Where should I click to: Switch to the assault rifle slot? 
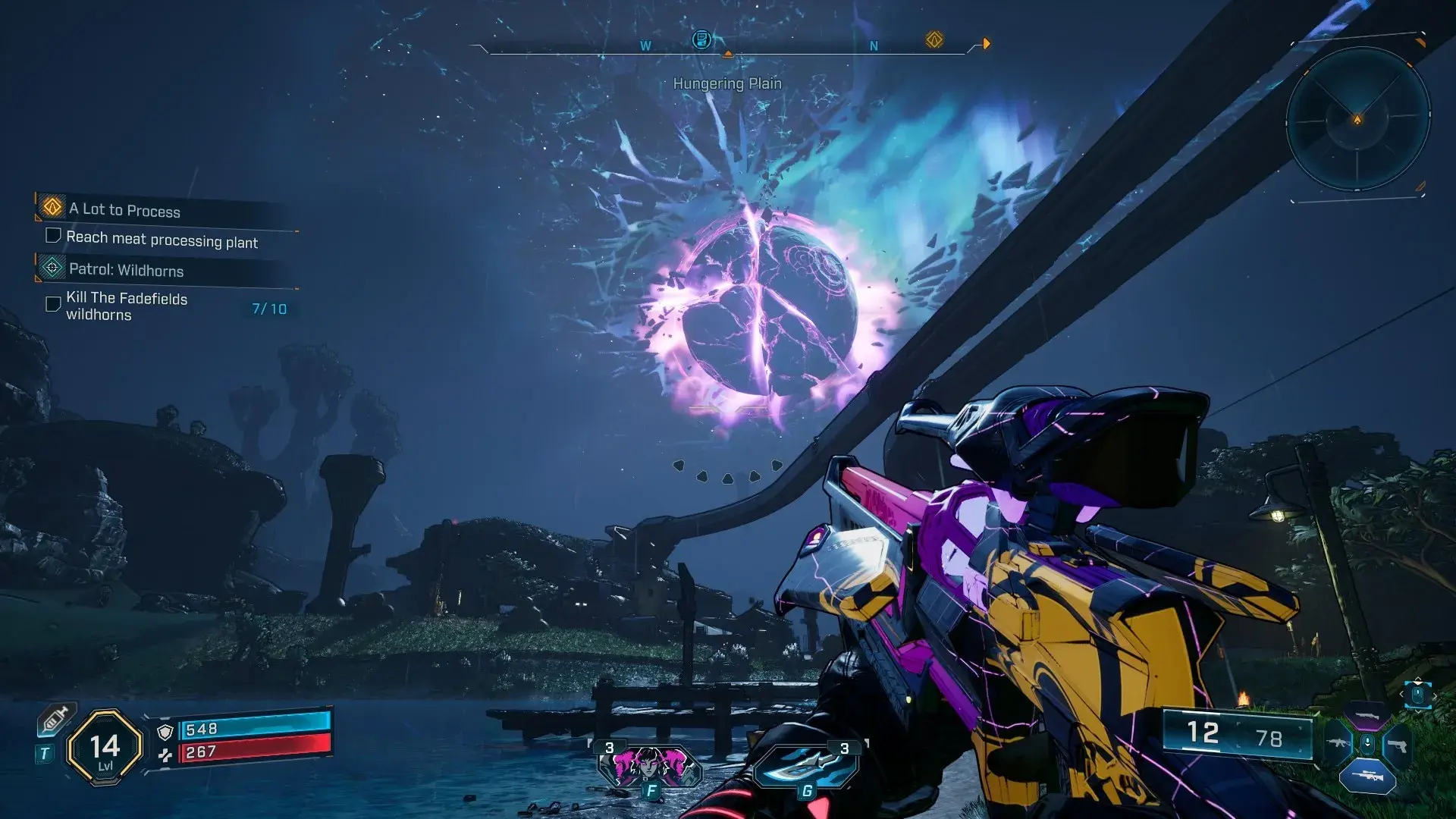click(x=1338, y=744)
